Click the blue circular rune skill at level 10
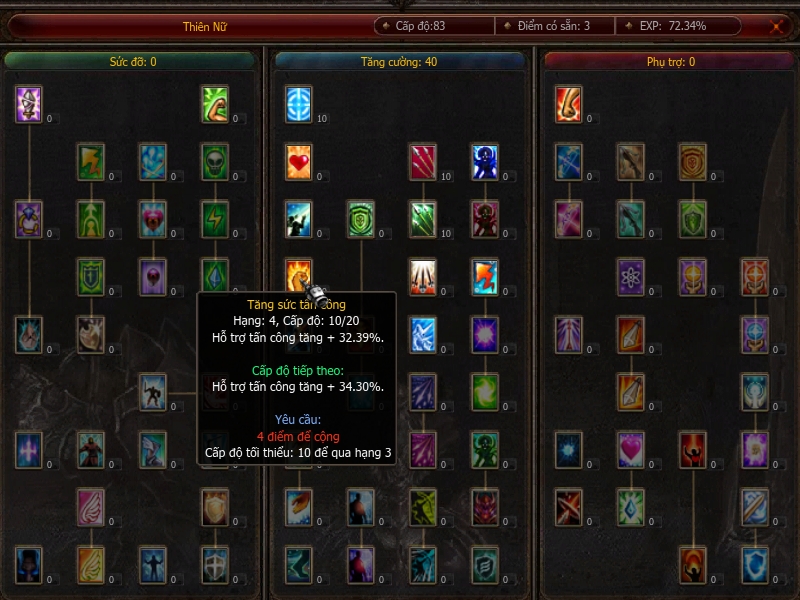 pos(298,104)
